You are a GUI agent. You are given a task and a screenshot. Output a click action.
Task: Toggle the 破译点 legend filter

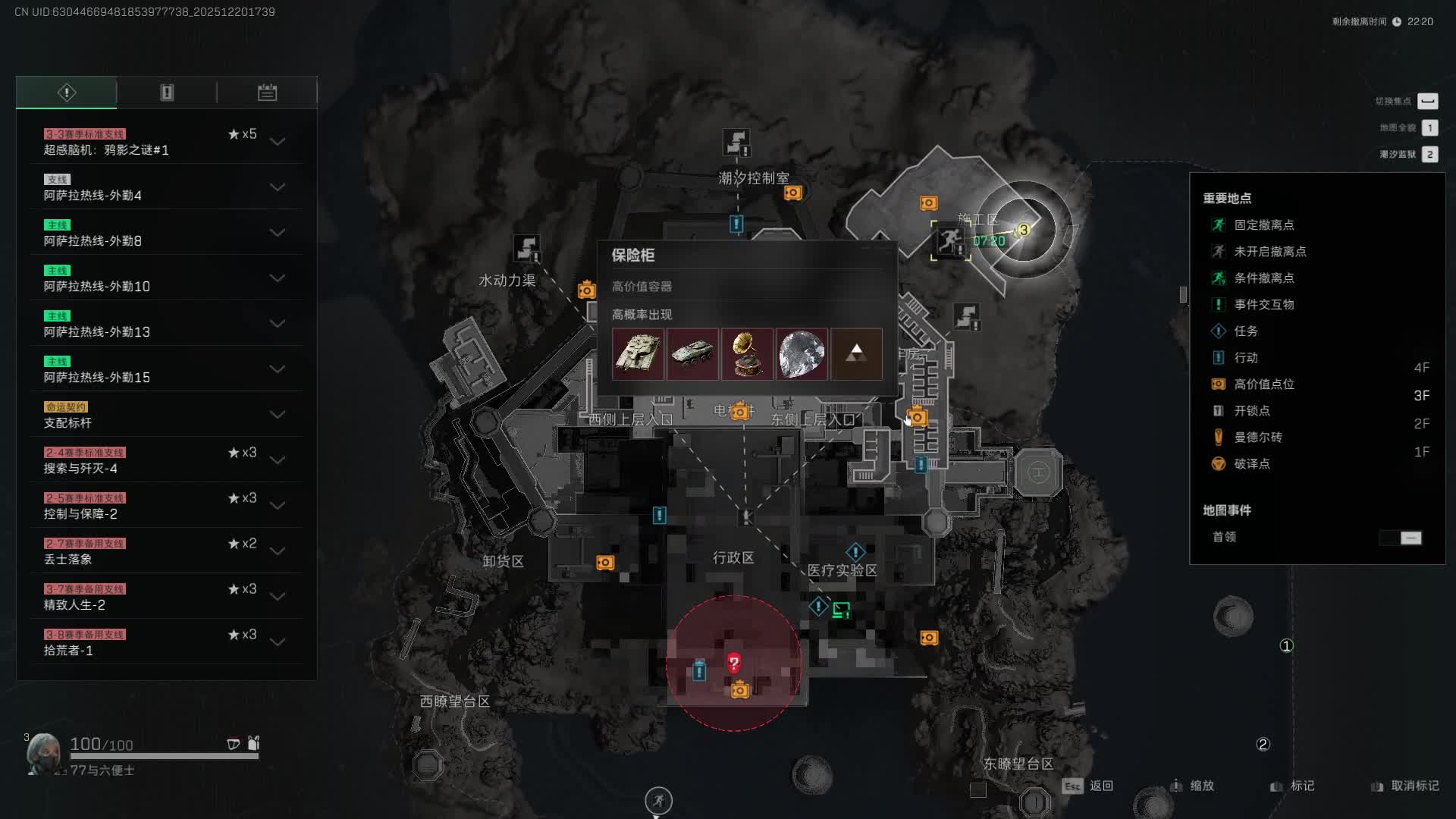[x=1251, y=464]
